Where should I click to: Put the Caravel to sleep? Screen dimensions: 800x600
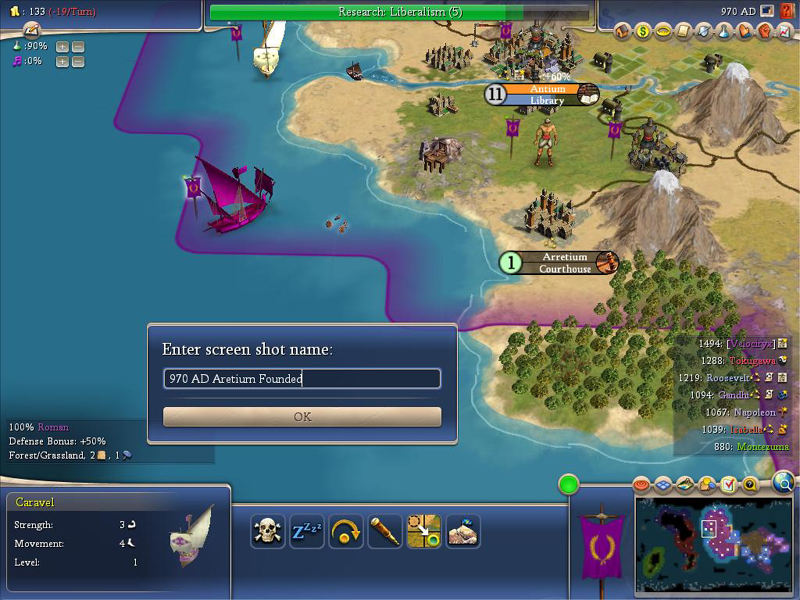[x=306, y=531]
